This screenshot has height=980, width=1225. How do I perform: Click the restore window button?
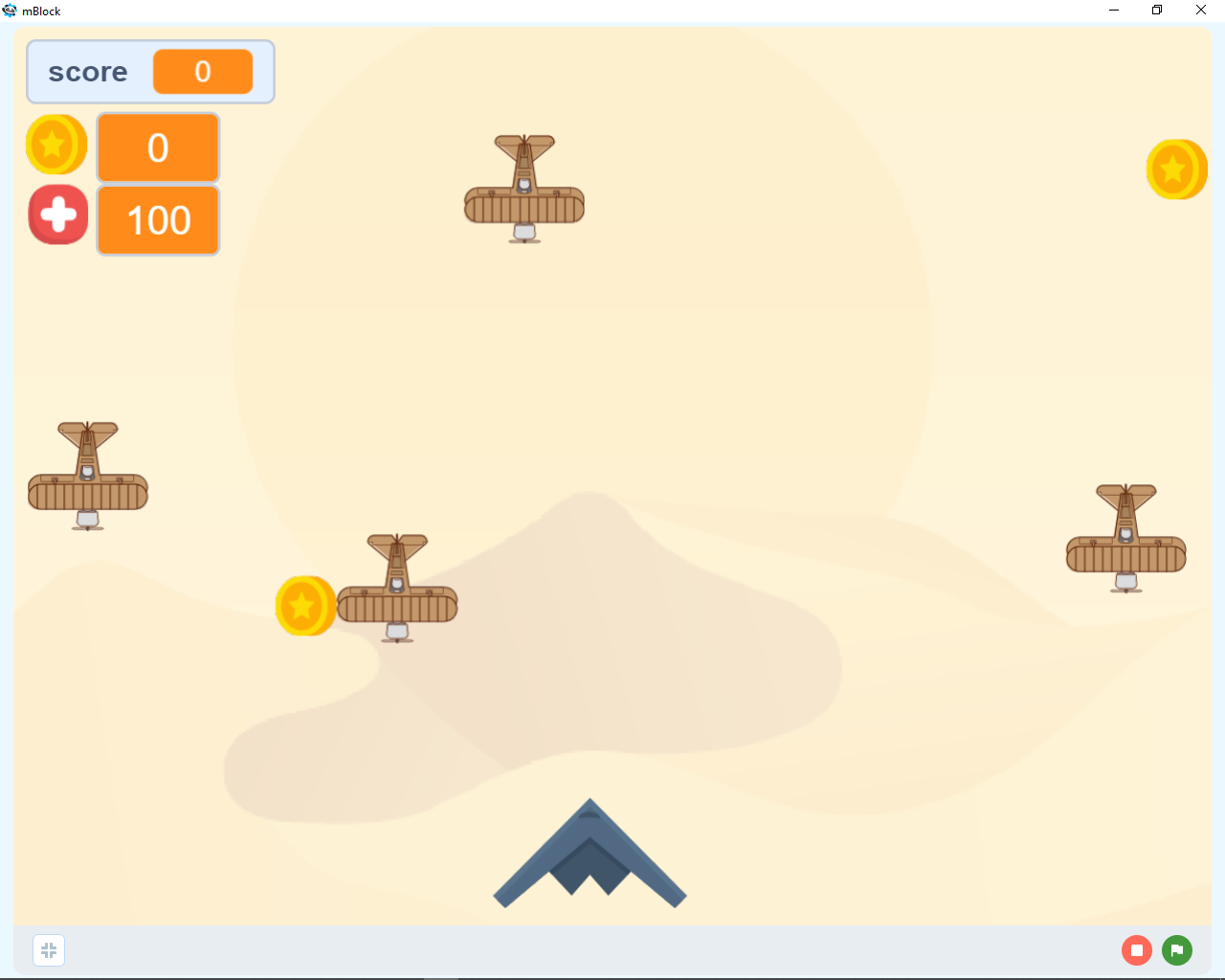(x=1156, y=11)
